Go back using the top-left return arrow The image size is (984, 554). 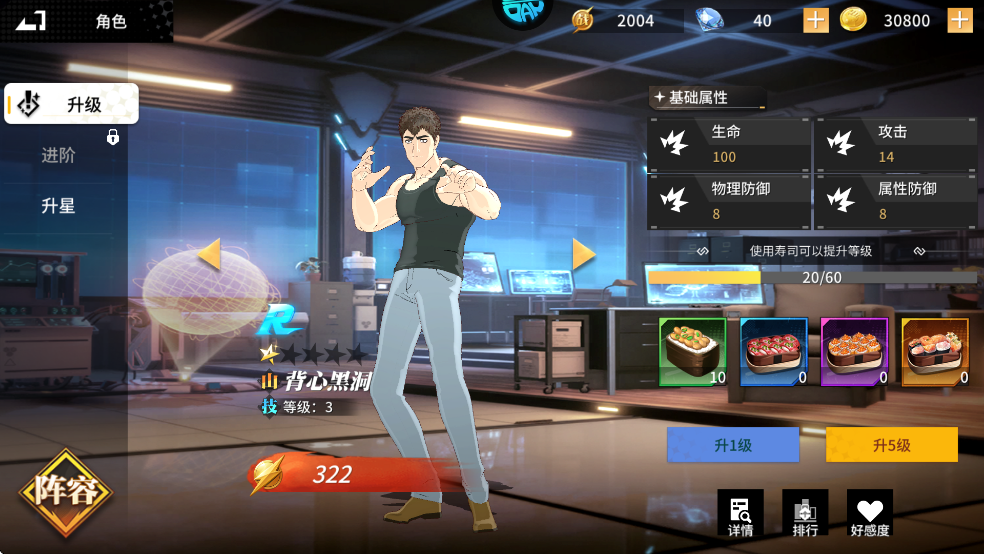[x=31, y=21]
